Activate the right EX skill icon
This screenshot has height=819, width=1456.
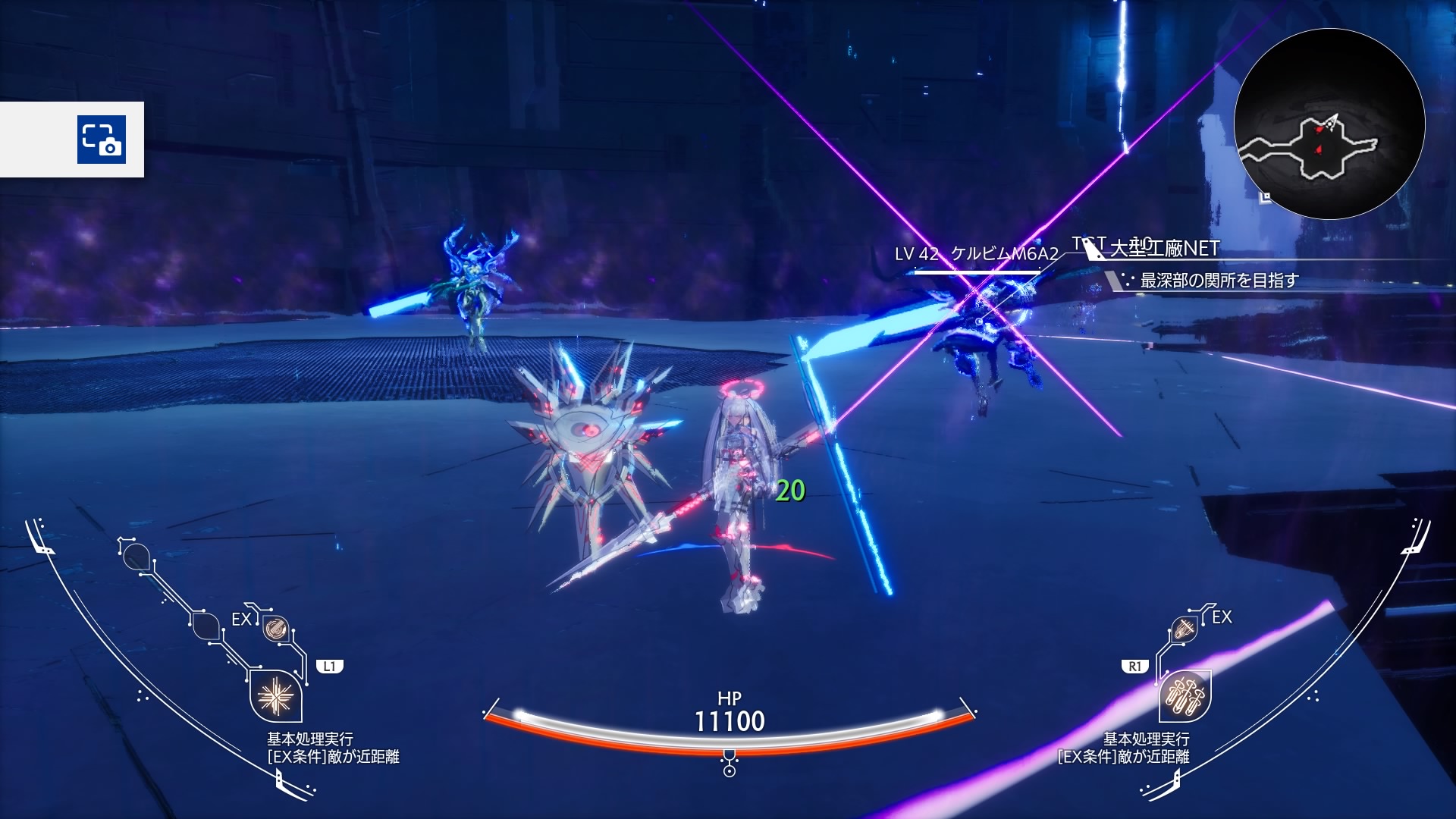1184,629
